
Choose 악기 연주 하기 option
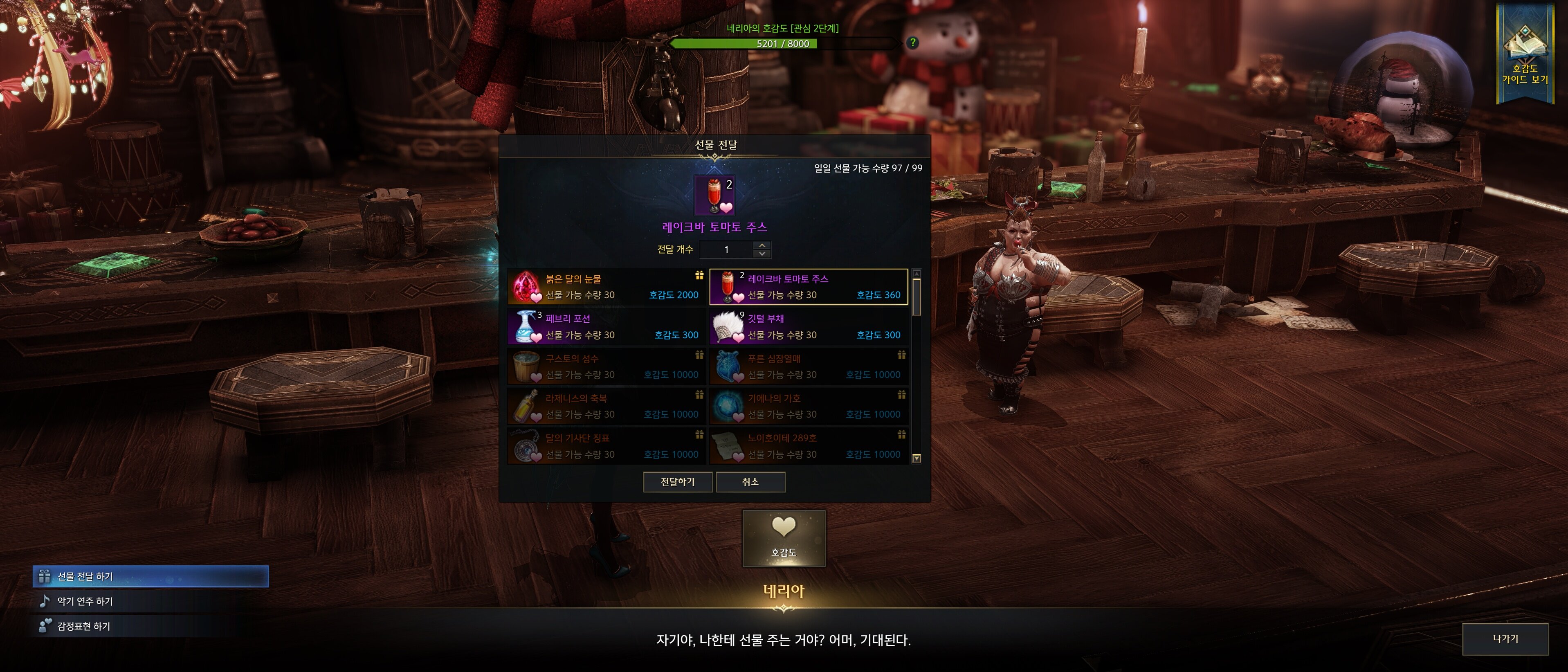point(85,601)
